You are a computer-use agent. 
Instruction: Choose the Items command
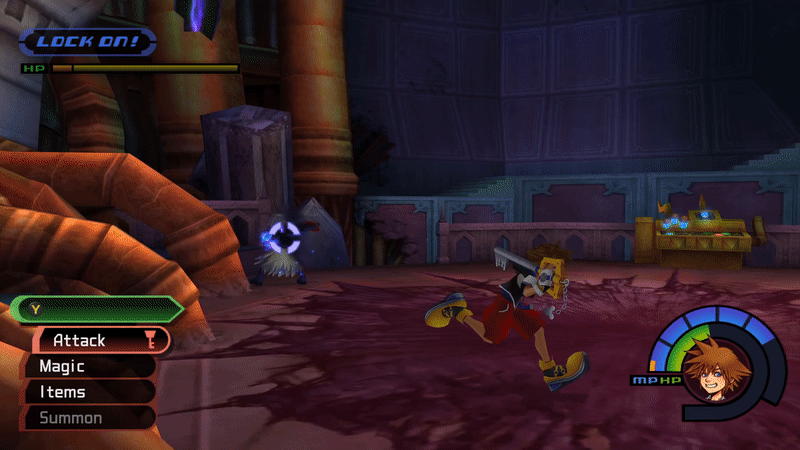click(x=90, y=392)
